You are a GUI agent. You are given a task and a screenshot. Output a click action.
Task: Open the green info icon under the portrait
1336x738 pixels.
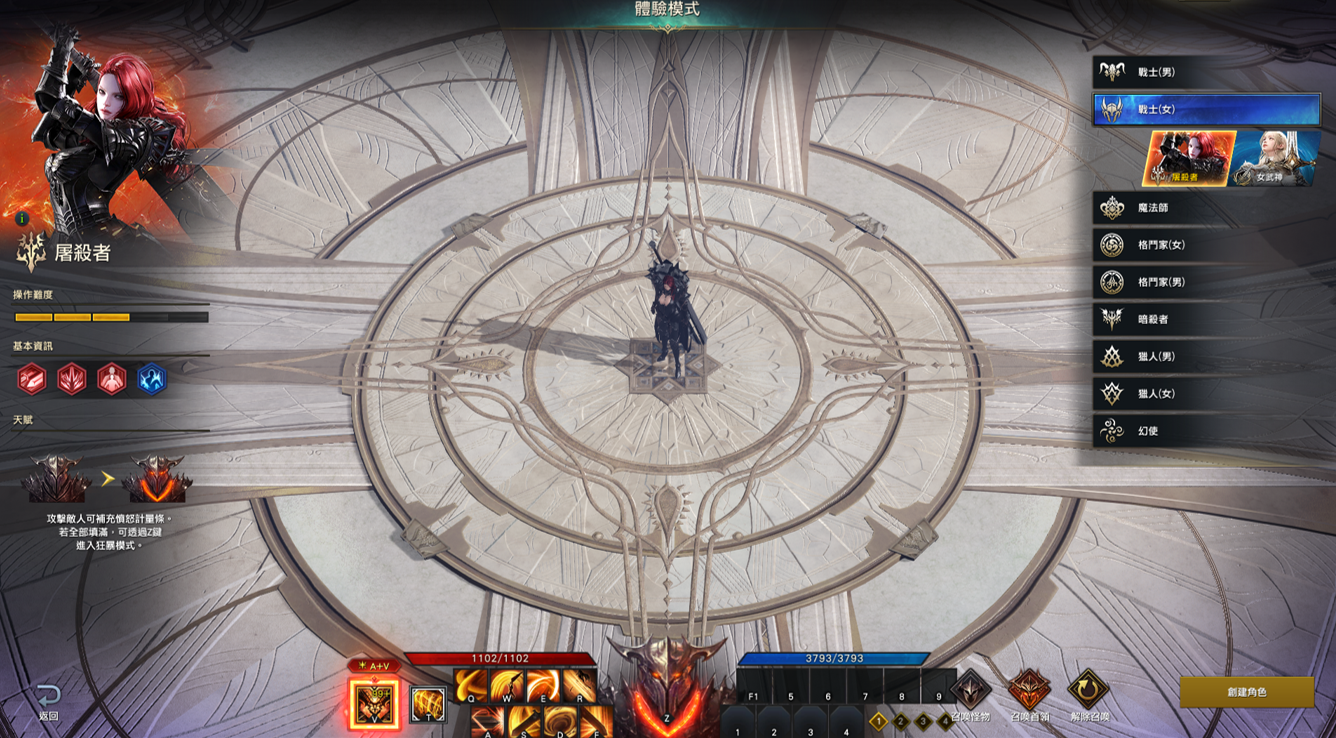(x=22, y=218)
